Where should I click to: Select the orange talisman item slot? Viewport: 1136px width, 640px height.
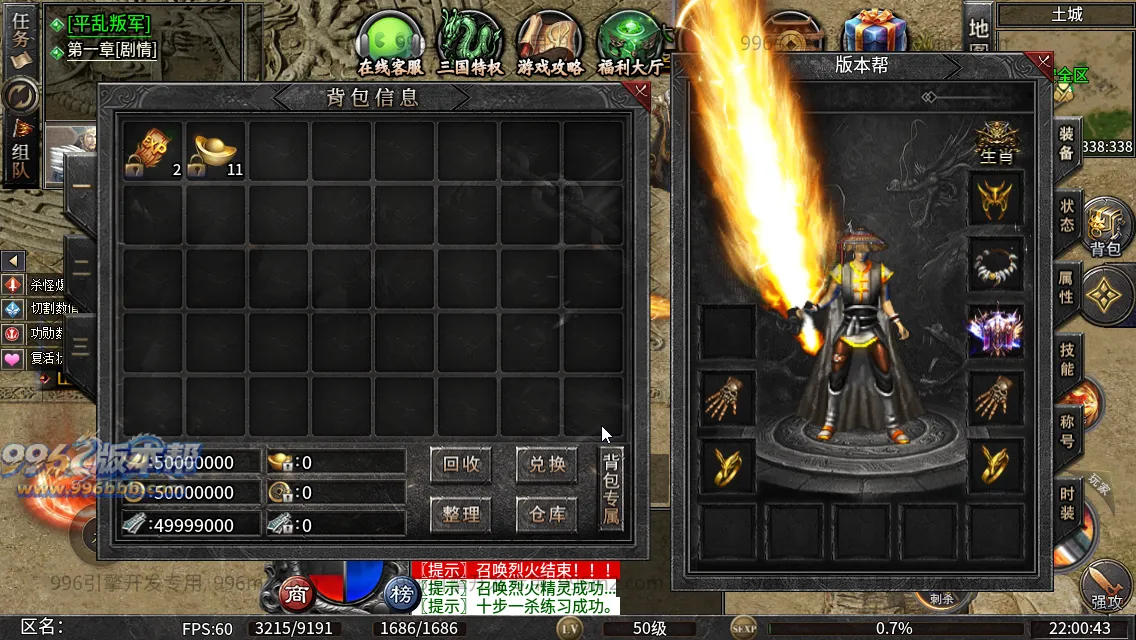[x=153, y=150]
